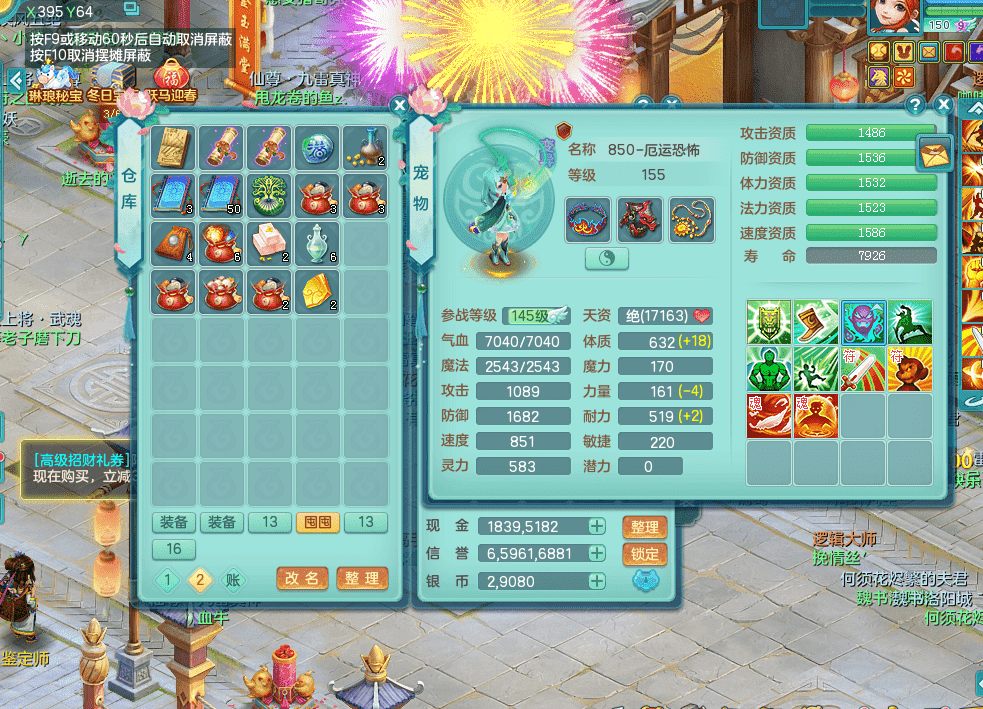
Task: Select the golden tablet item slot
Action: tap(174, 146)
